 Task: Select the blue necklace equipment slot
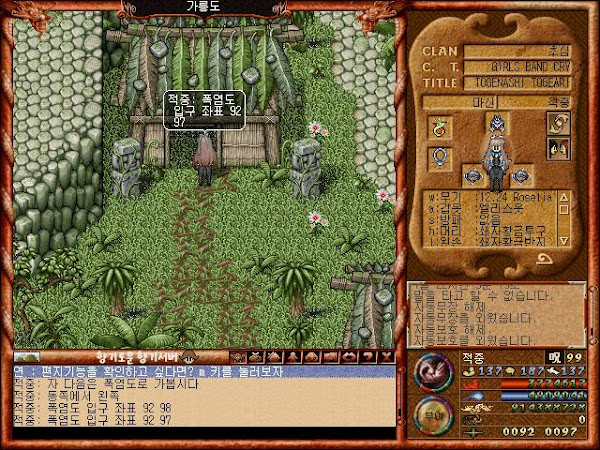(x=438, y=158)
